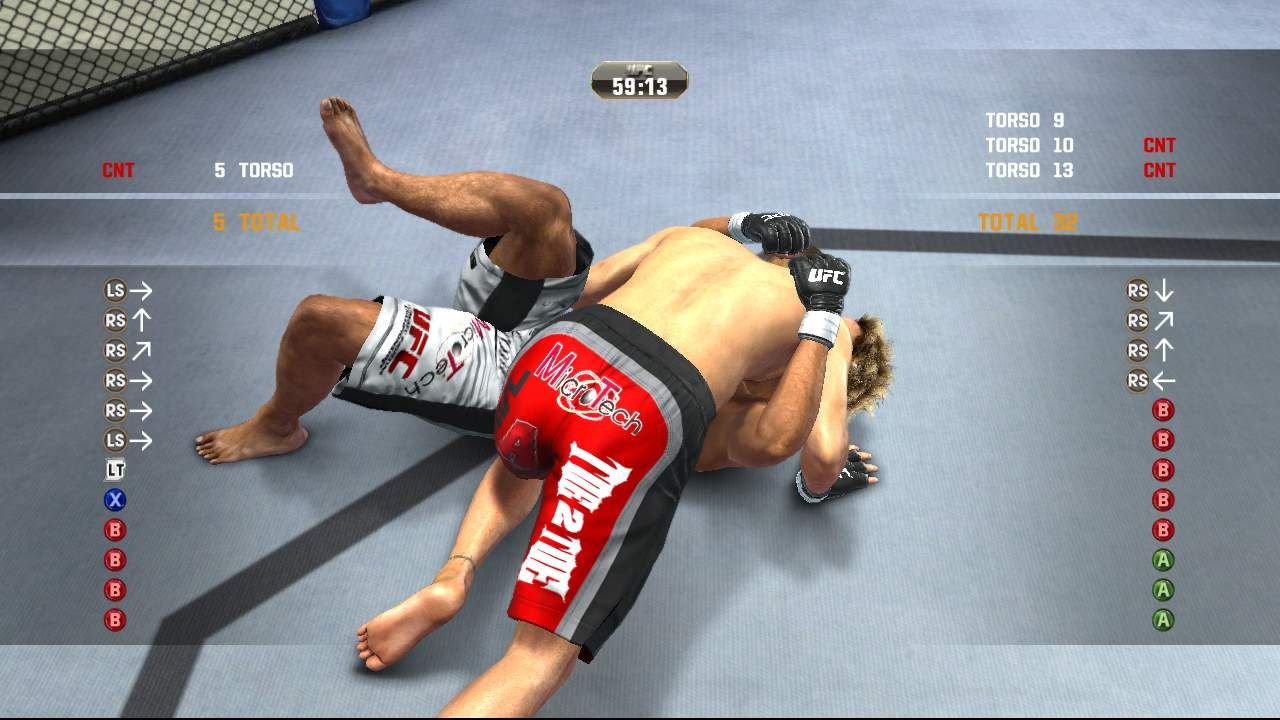The image size is (1280, 720).
Task: Select the blue X button icon
Action: (115, 500)
